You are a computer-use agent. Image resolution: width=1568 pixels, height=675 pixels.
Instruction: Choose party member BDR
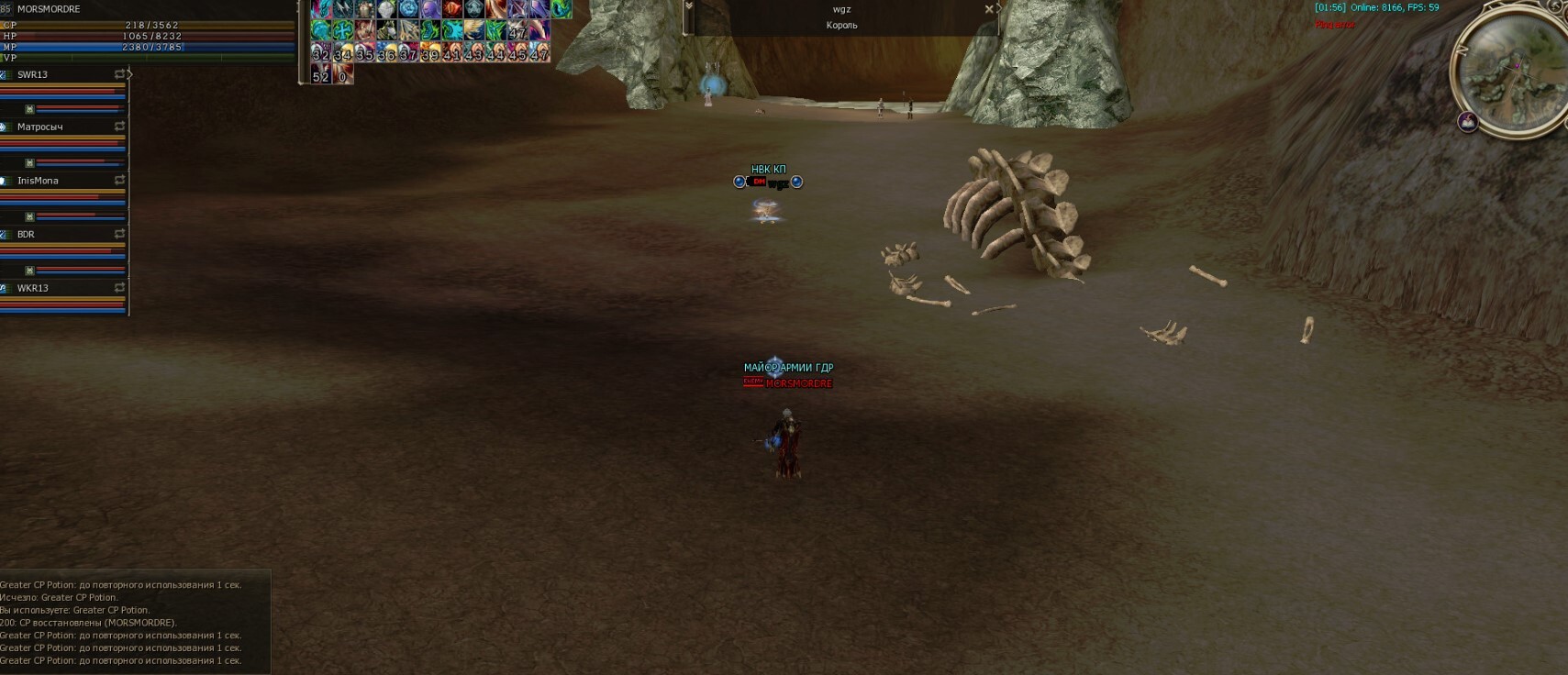(26, 234)
